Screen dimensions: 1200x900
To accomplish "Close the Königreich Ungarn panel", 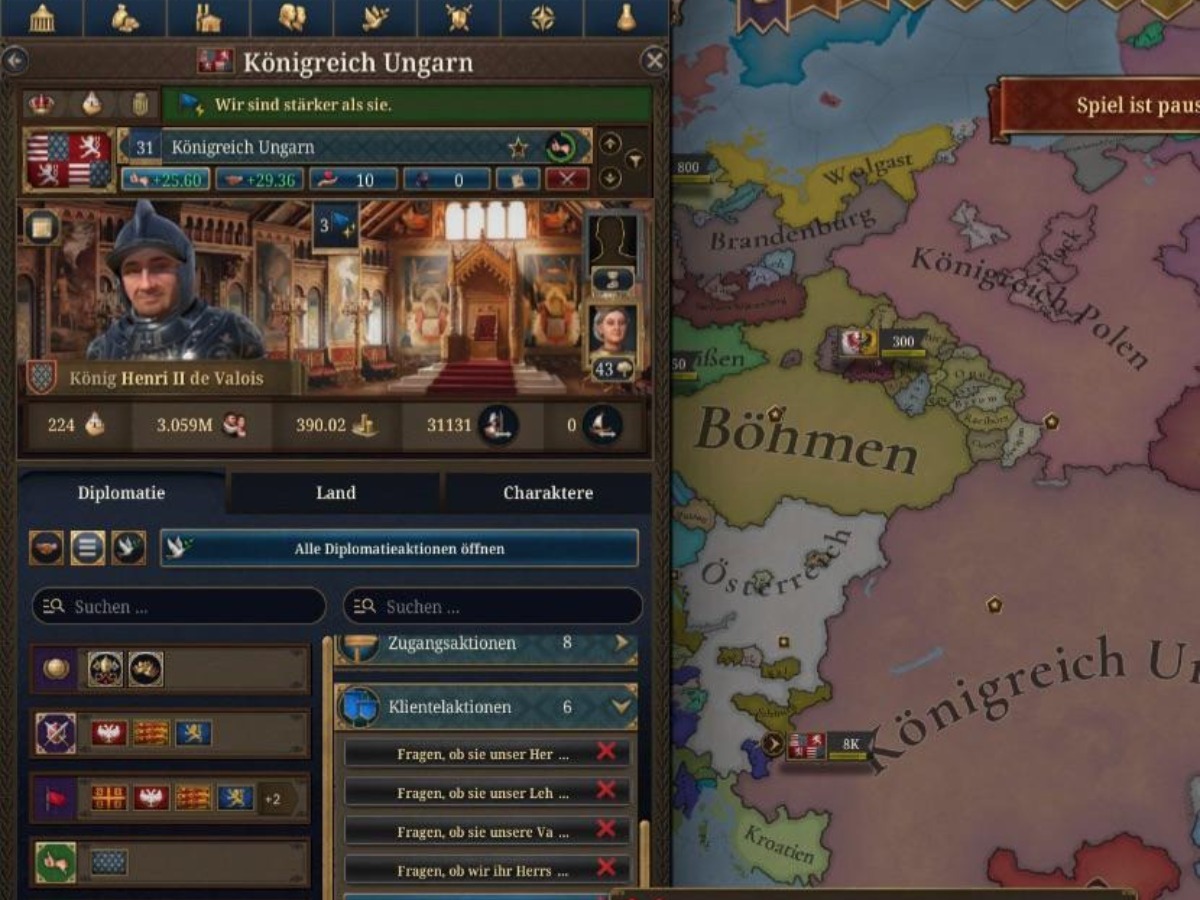I will point(654,61).
